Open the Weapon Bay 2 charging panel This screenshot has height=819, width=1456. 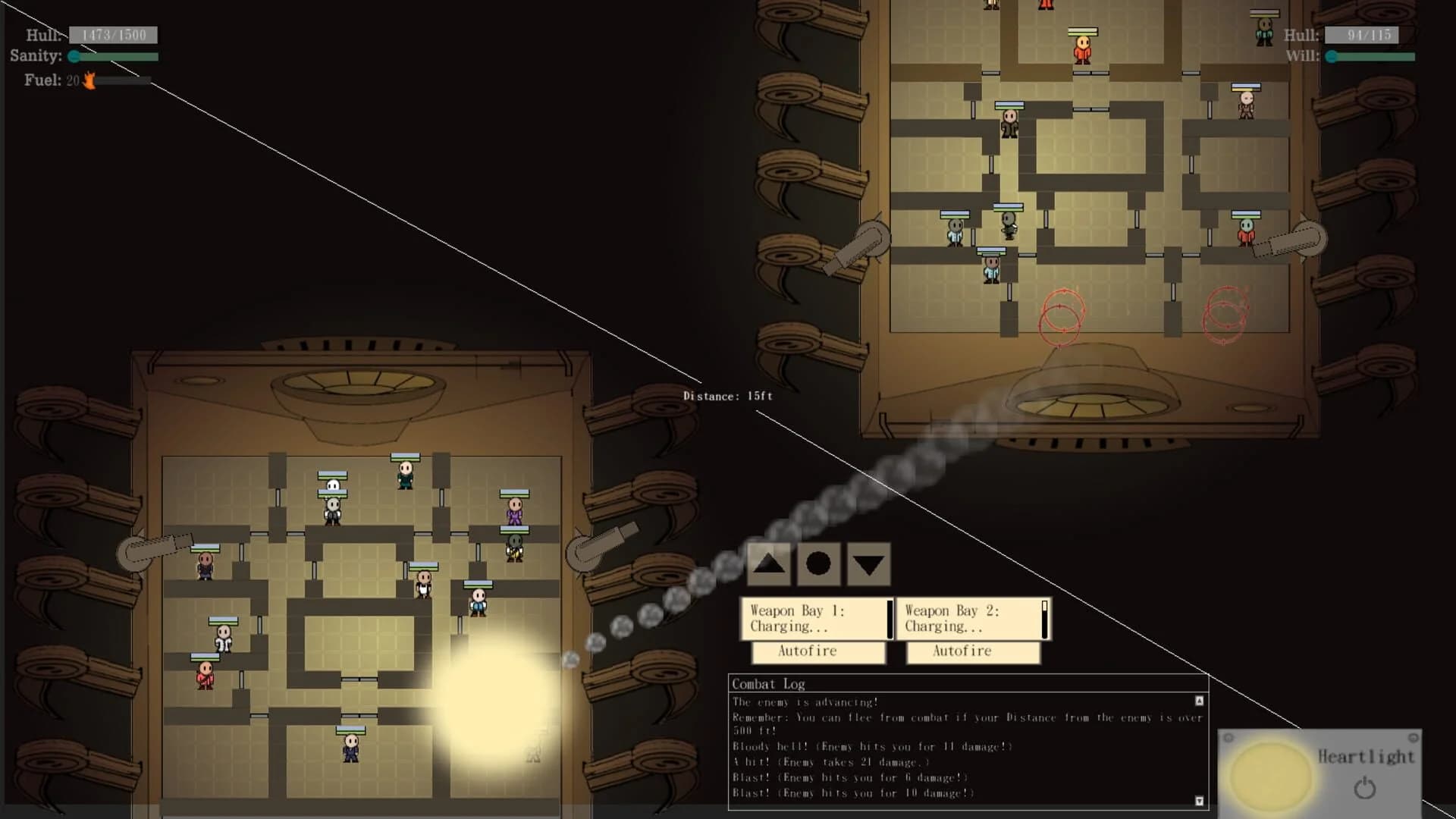click(971, 618)
